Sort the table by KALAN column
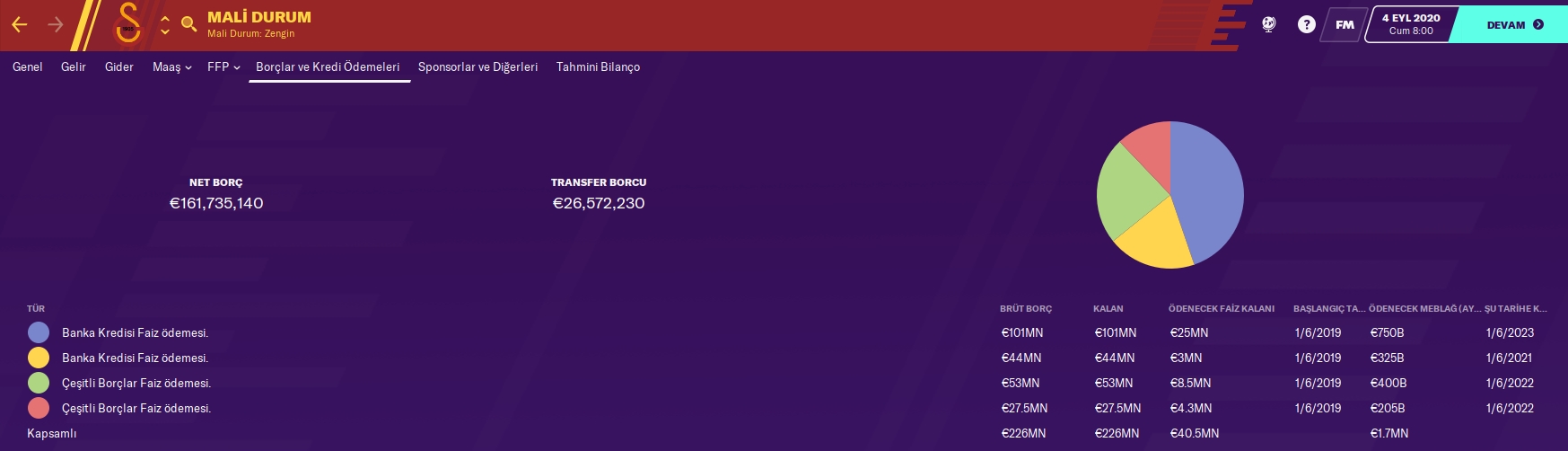 tap(1108, 309)
